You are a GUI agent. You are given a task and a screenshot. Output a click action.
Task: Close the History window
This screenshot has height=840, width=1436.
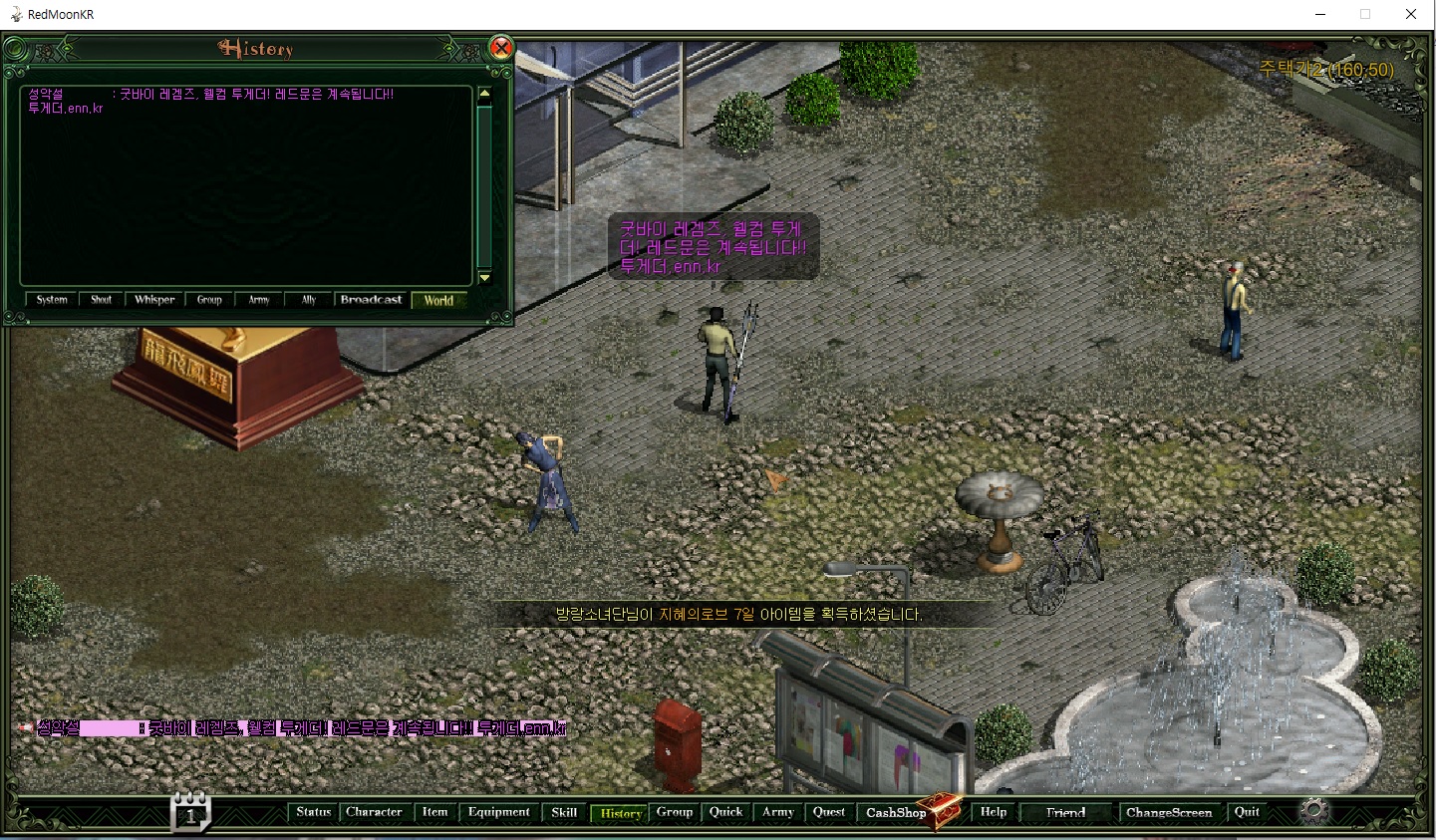coord(501,48)
